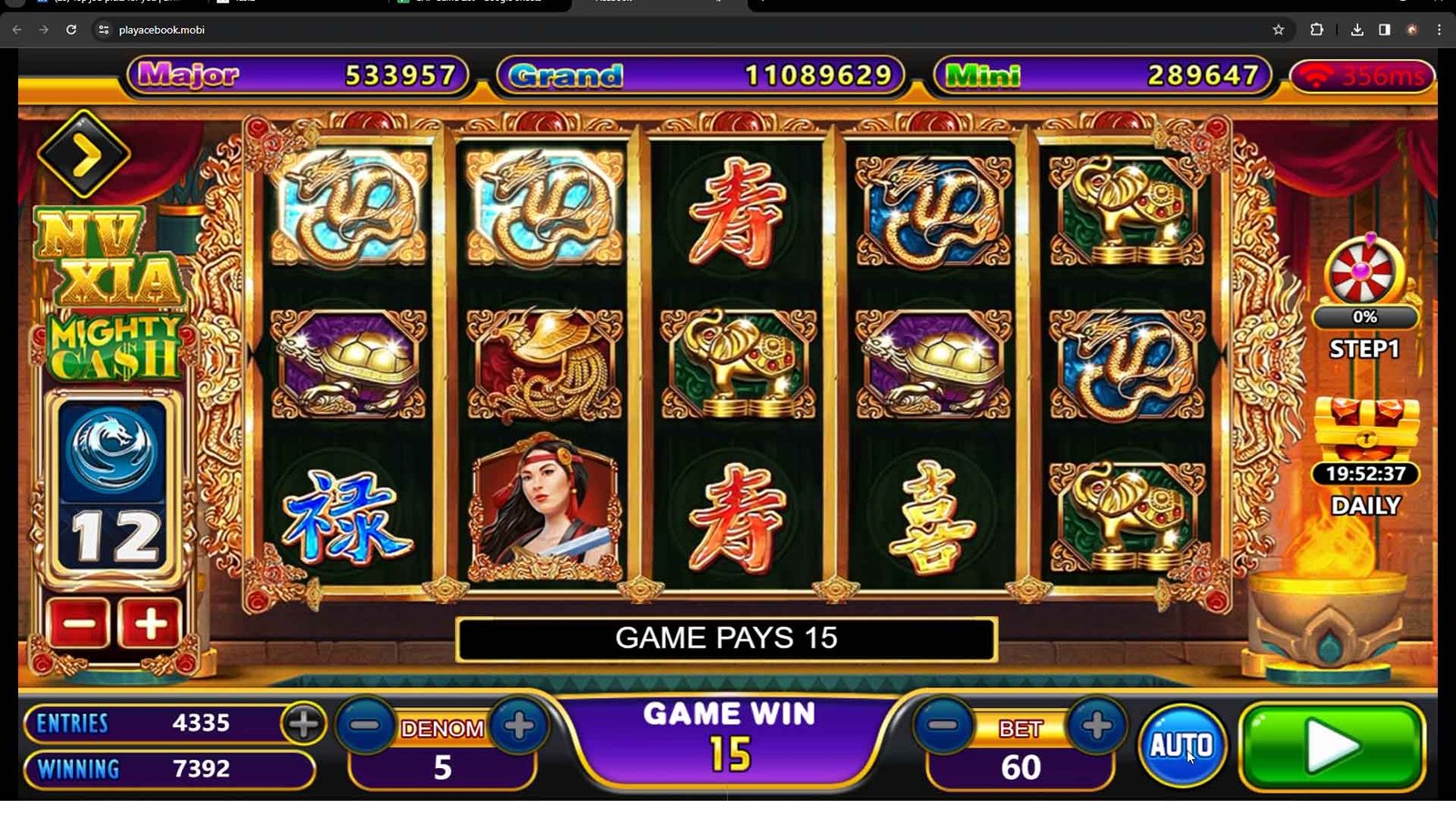The height and width of the screenshot is (819, 1456).
Task: Lower the DENOM value with minus
Action: coord(365,725)
